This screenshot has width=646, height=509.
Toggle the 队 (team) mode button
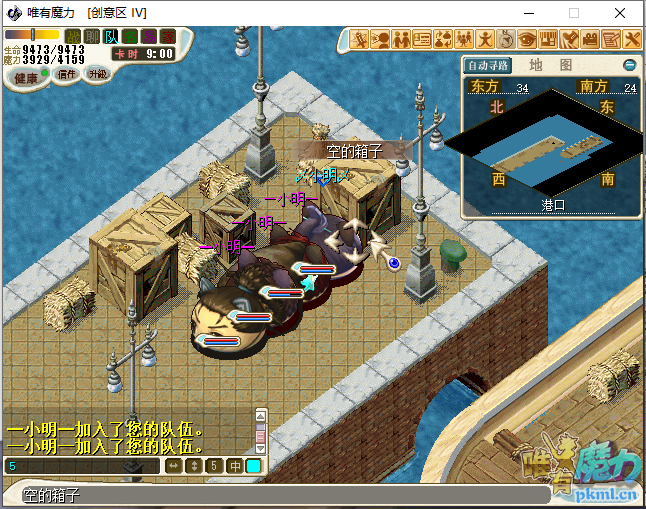point(111,37)
